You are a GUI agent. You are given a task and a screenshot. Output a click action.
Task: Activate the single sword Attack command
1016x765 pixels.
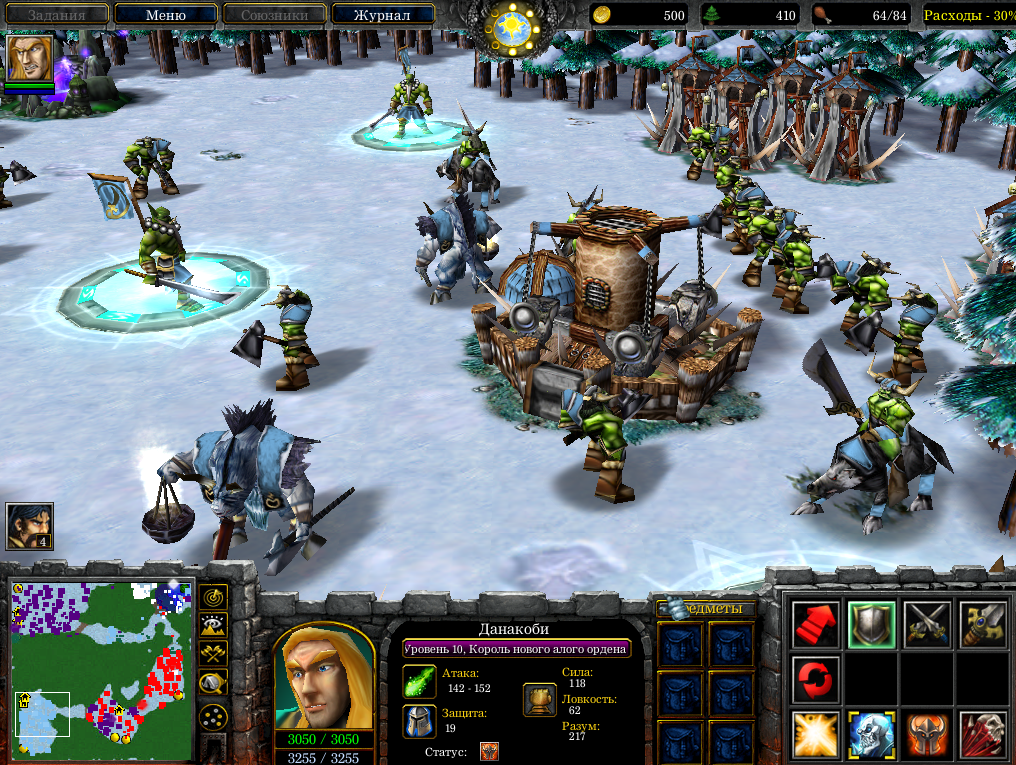(982, 625)
